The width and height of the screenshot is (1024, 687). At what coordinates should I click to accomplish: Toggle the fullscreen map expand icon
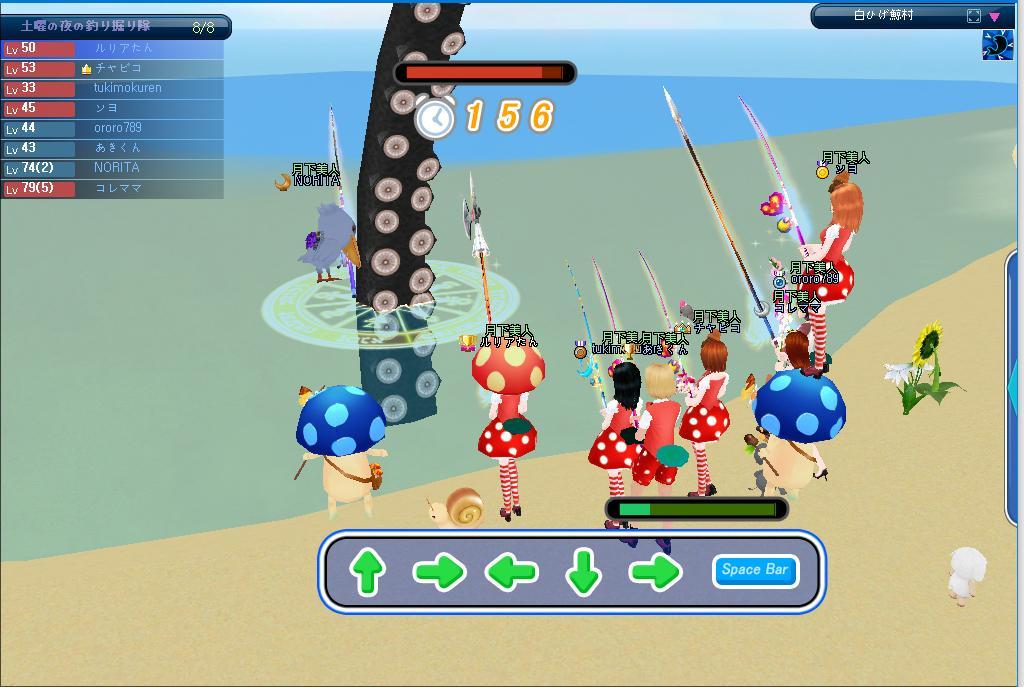[974, 16]
